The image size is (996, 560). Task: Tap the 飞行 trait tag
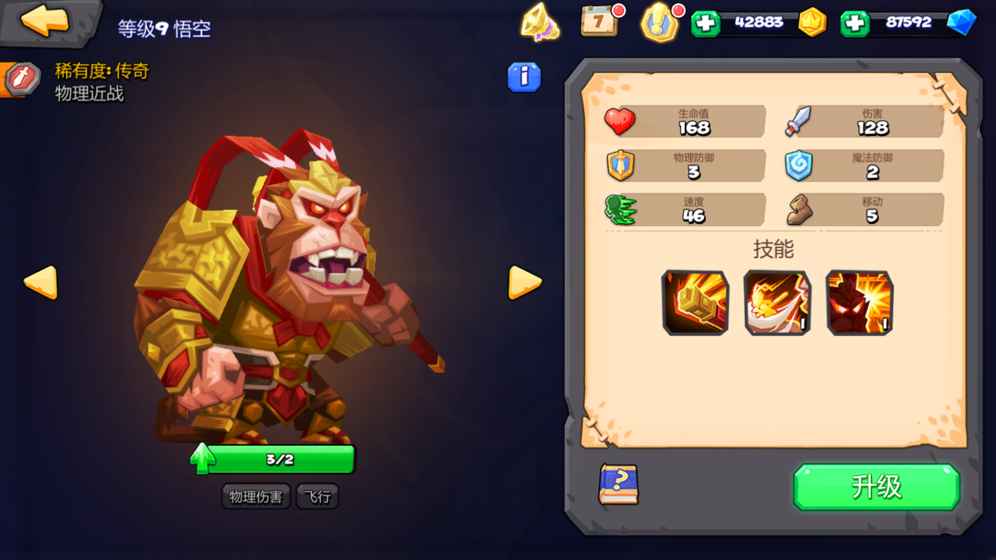318,496
